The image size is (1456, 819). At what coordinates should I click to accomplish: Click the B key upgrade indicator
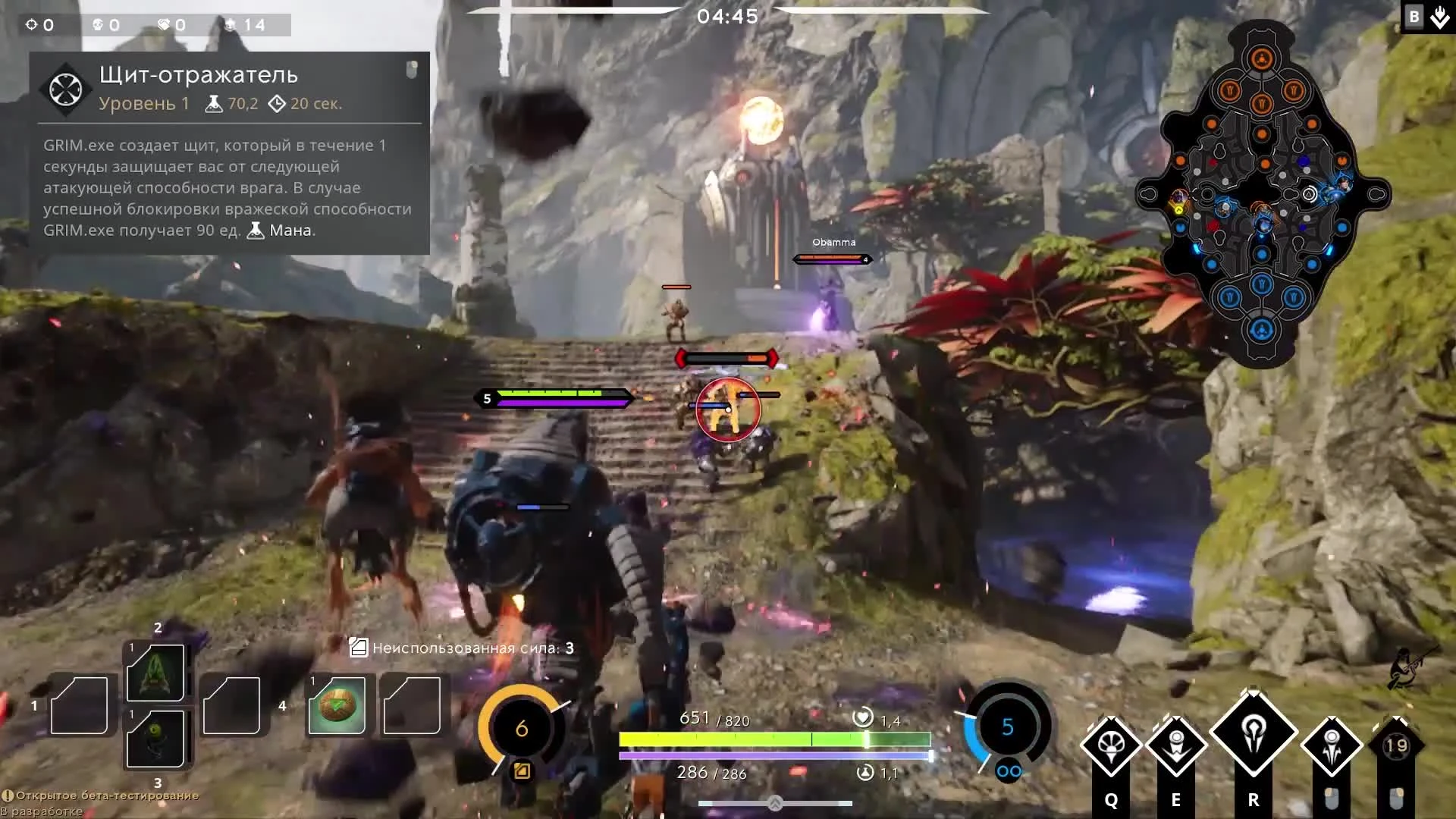1414,16
